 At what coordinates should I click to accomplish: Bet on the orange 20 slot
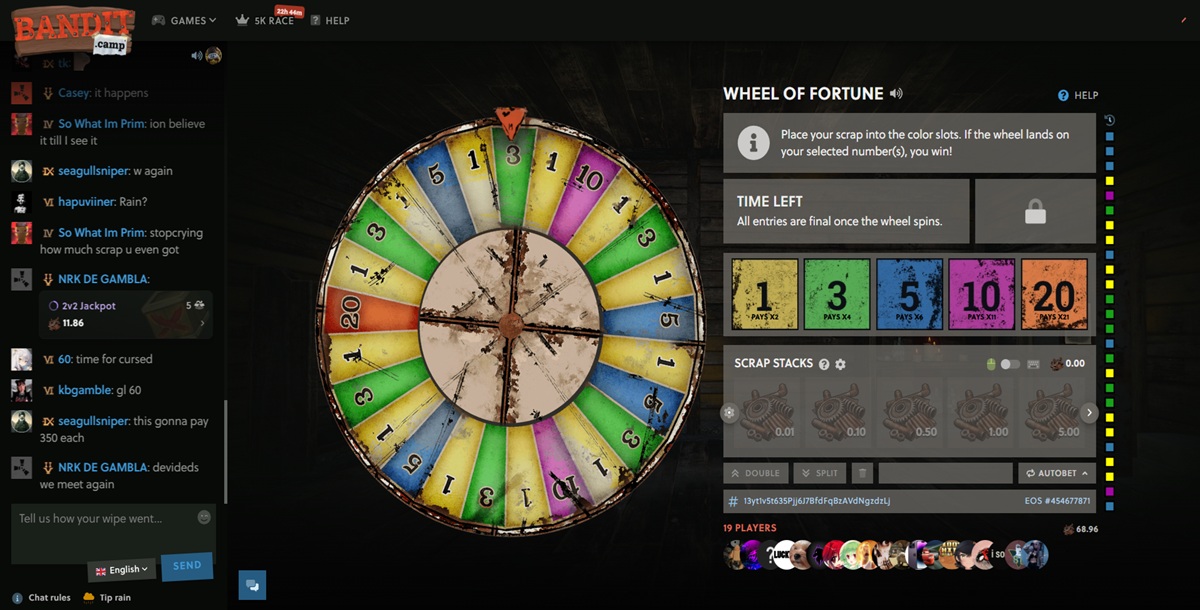click(1053, 294)
